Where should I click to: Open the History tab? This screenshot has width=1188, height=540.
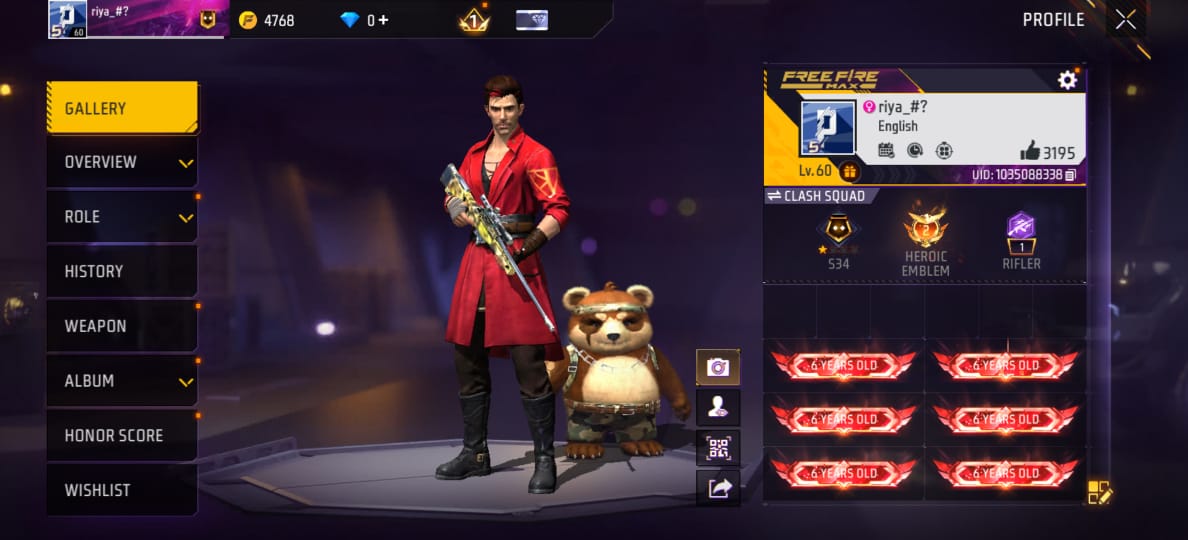pyautogui.click(x=121, y=271)
